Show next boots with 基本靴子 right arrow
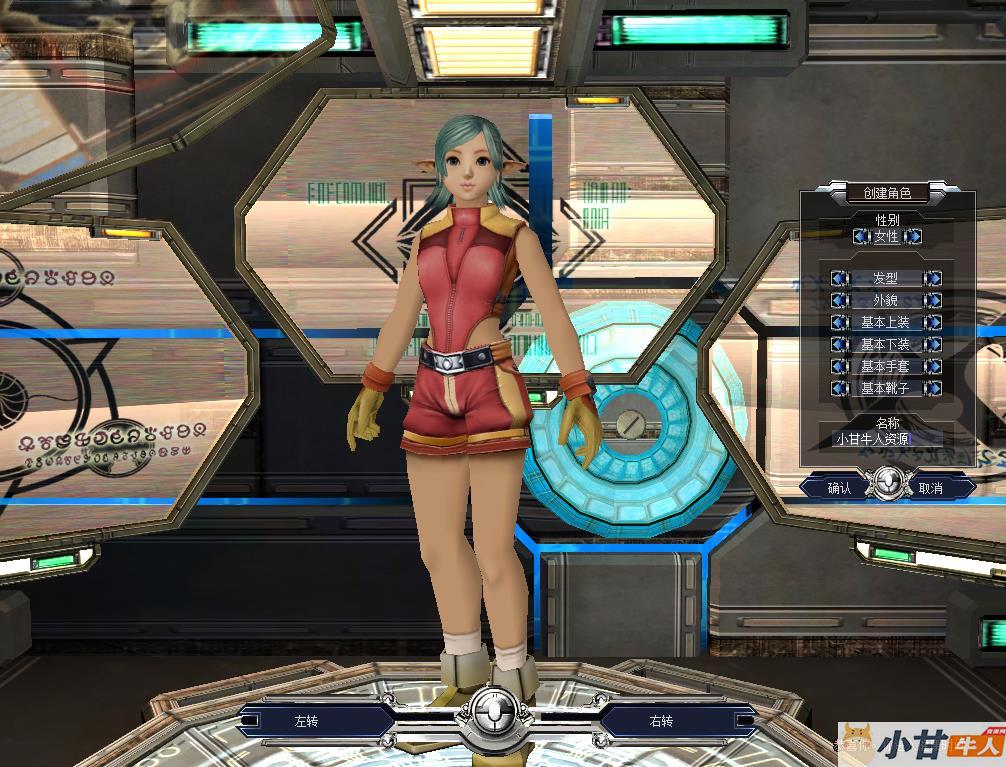 [x=932, y=389]
